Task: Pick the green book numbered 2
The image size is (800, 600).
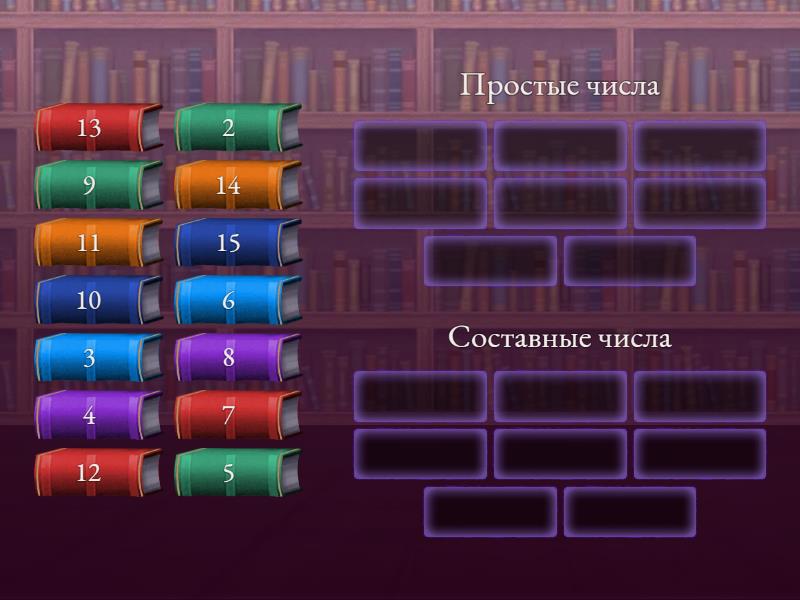Action: tap(238, 128)
